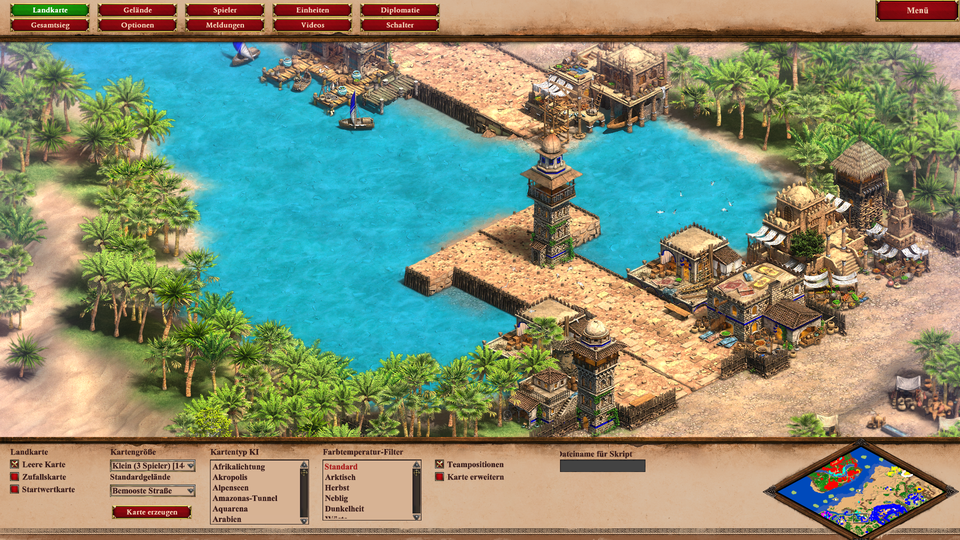
Task: Show the Videos tab
Action: click(312, 24)
